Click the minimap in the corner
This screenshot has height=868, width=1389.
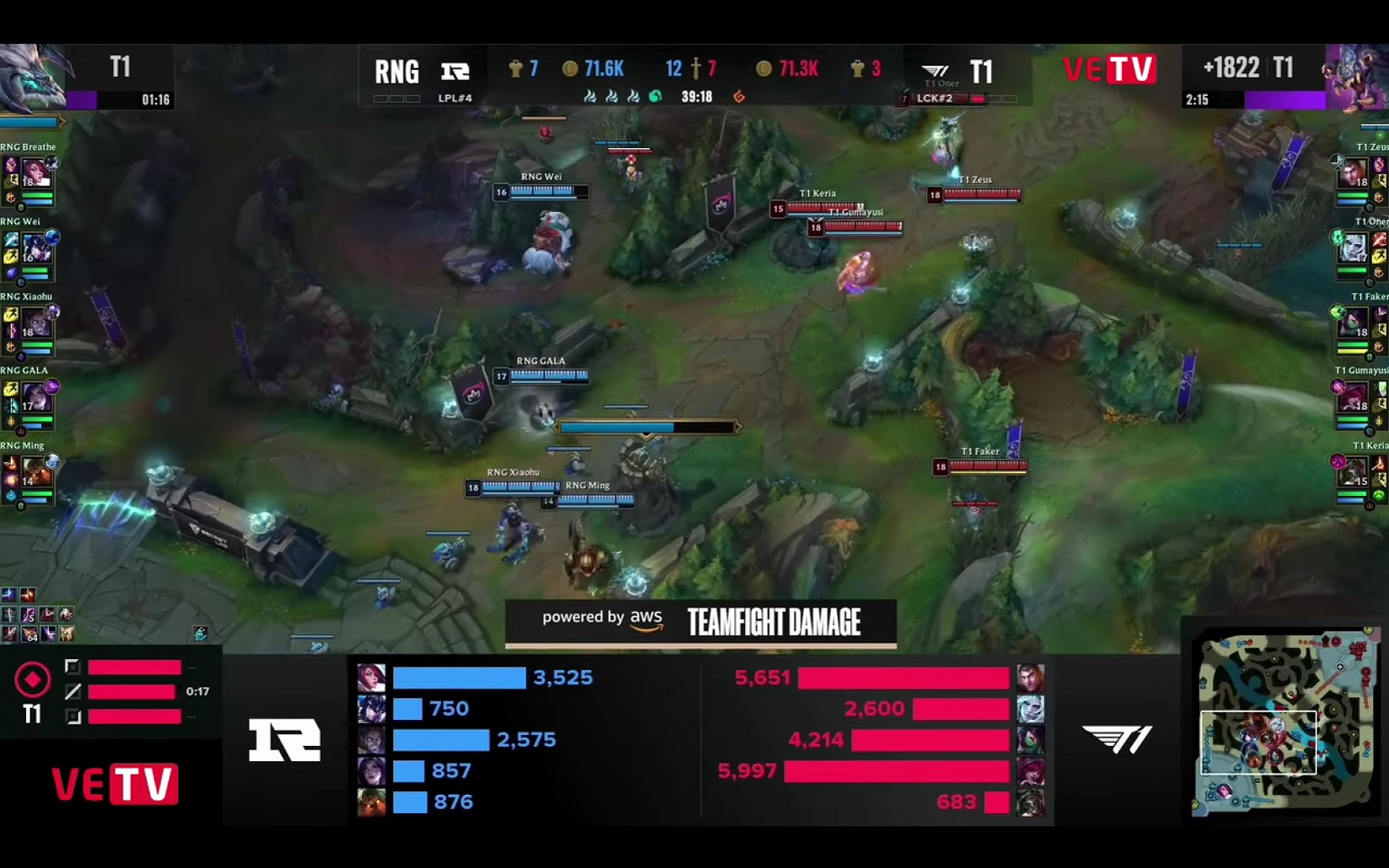[x=1284, y=722]
